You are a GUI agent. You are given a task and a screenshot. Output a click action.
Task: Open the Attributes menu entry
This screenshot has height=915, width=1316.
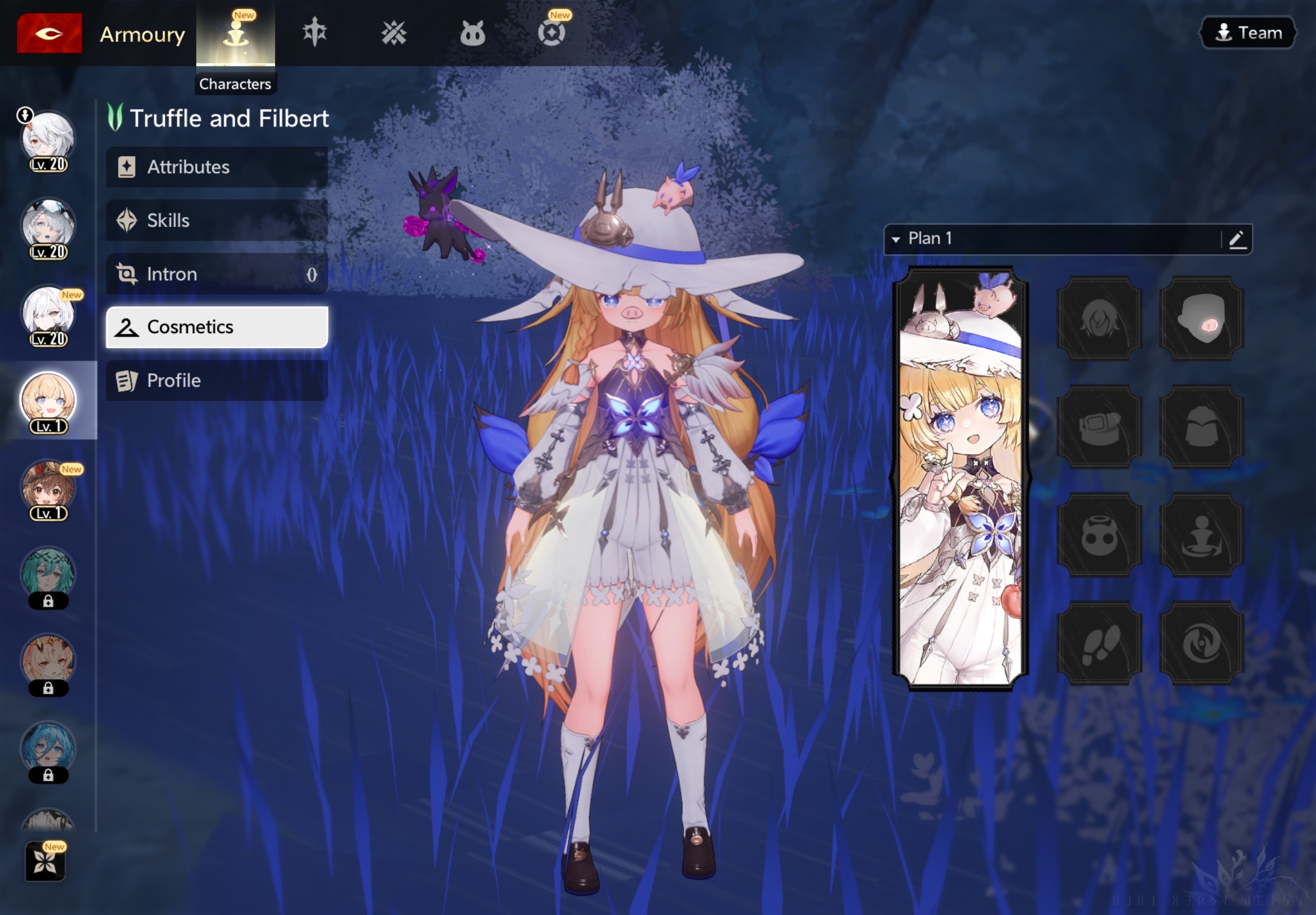(x=216, y=167)
